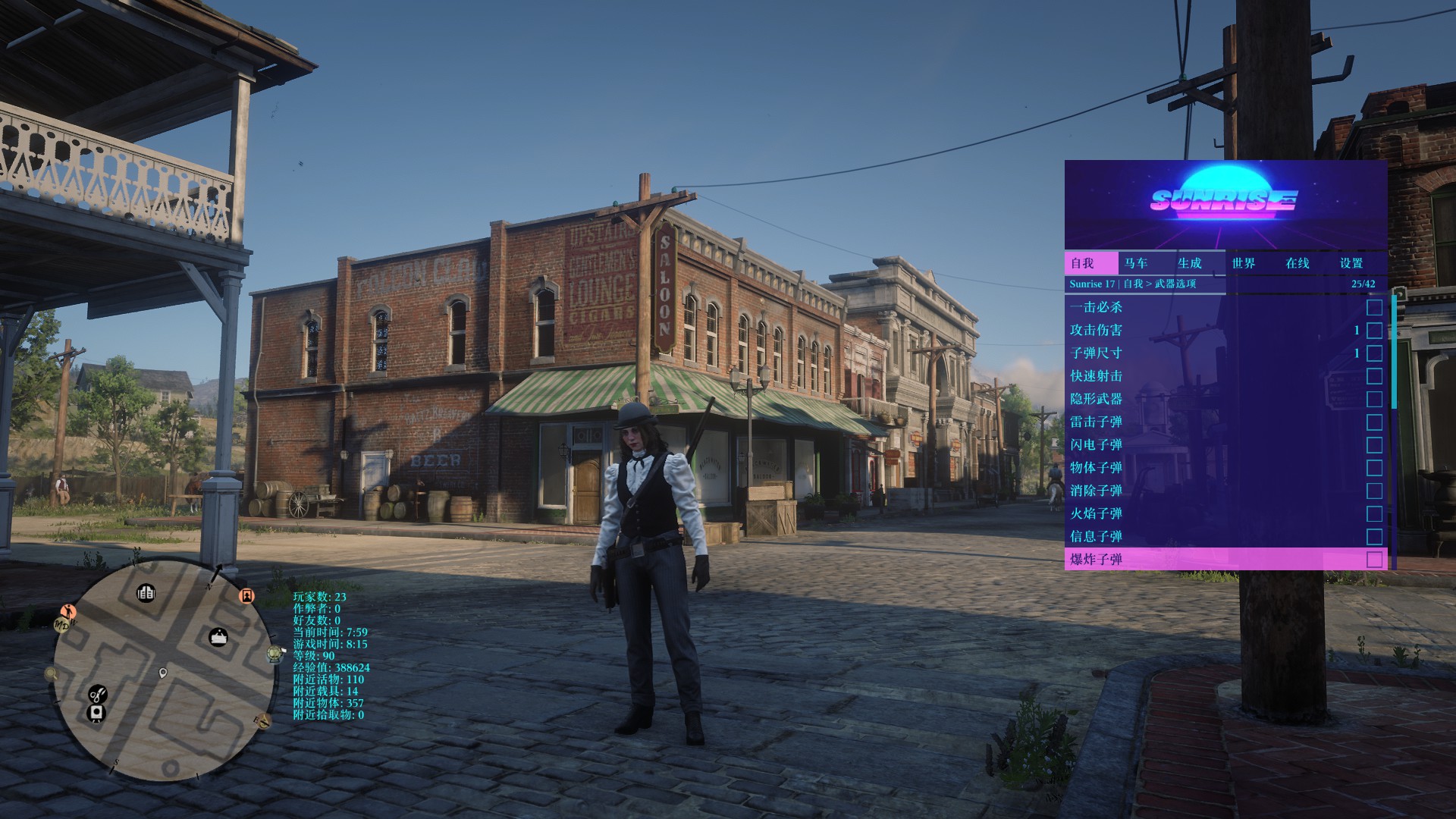Check the 消除子弹 box
Viewport: 1456px width, 819px height.
tap(1373, 491)
